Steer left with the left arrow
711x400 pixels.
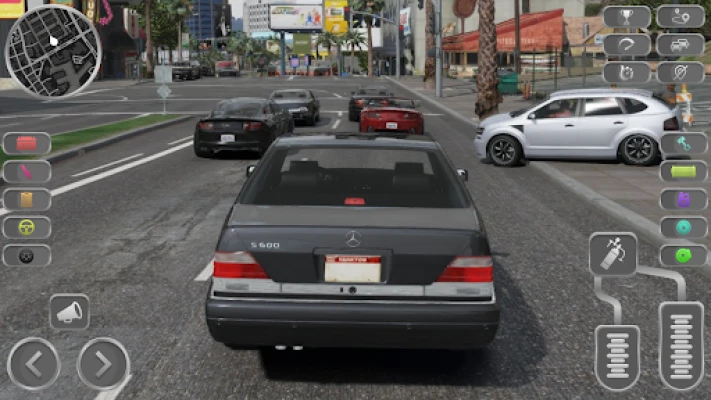(x=33, y=363)
